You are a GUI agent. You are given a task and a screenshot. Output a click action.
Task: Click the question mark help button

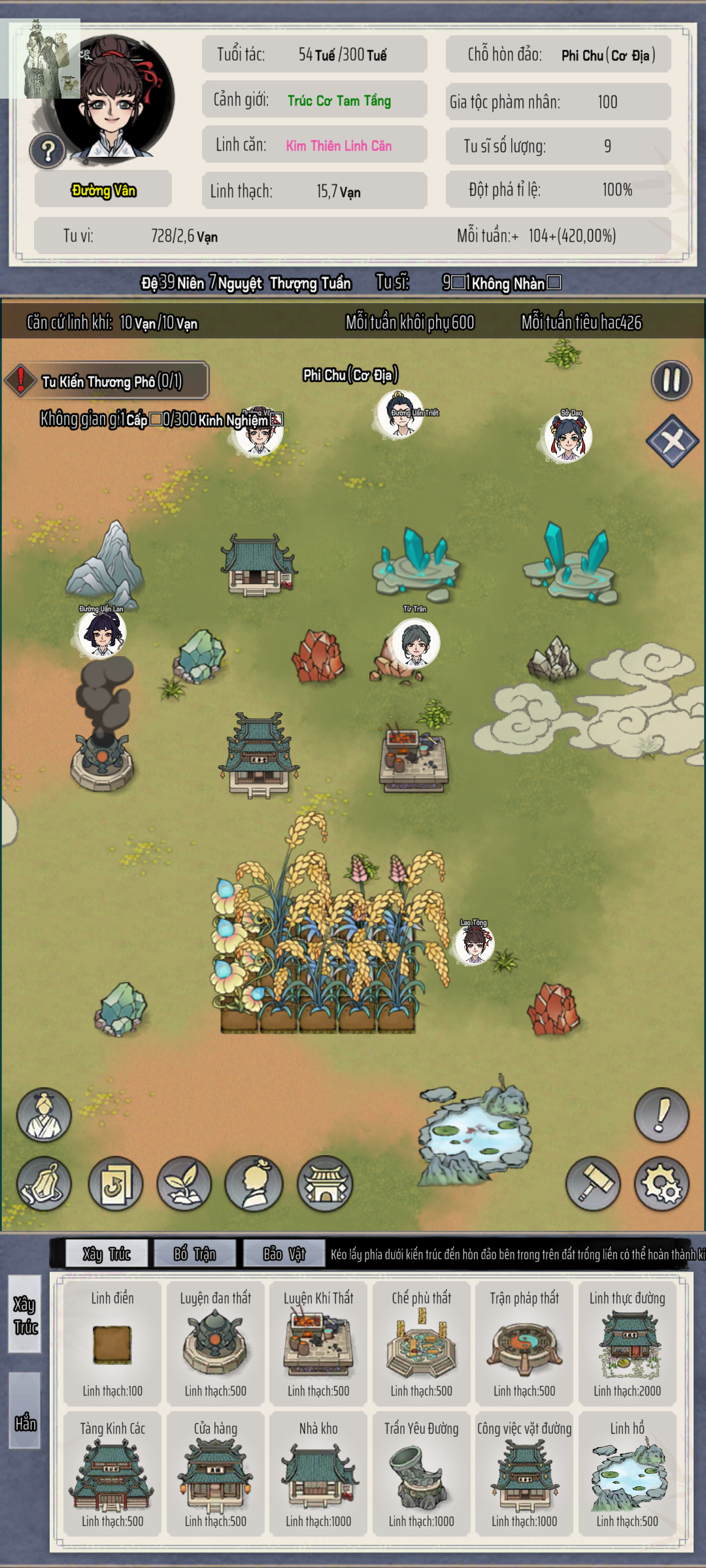47,151
